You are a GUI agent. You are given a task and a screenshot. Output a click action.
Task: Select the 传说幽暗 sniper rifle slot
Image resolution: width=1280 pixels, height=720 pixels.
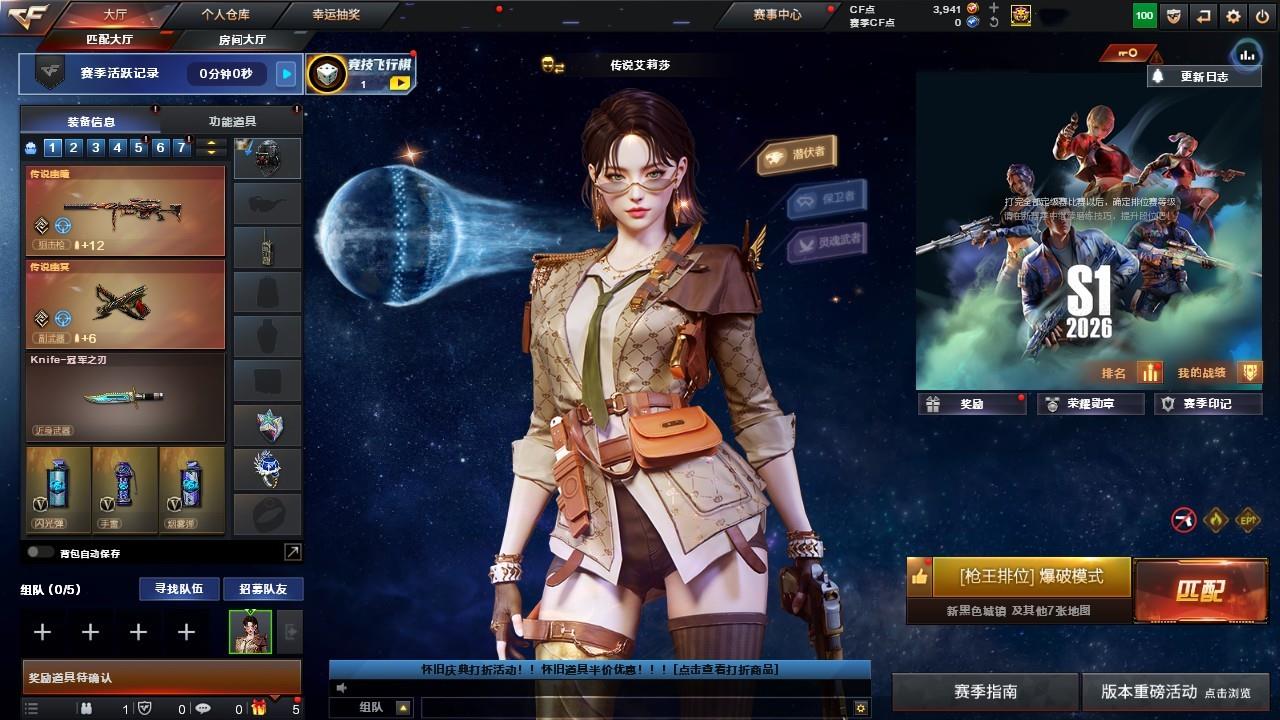pos(125,211)
